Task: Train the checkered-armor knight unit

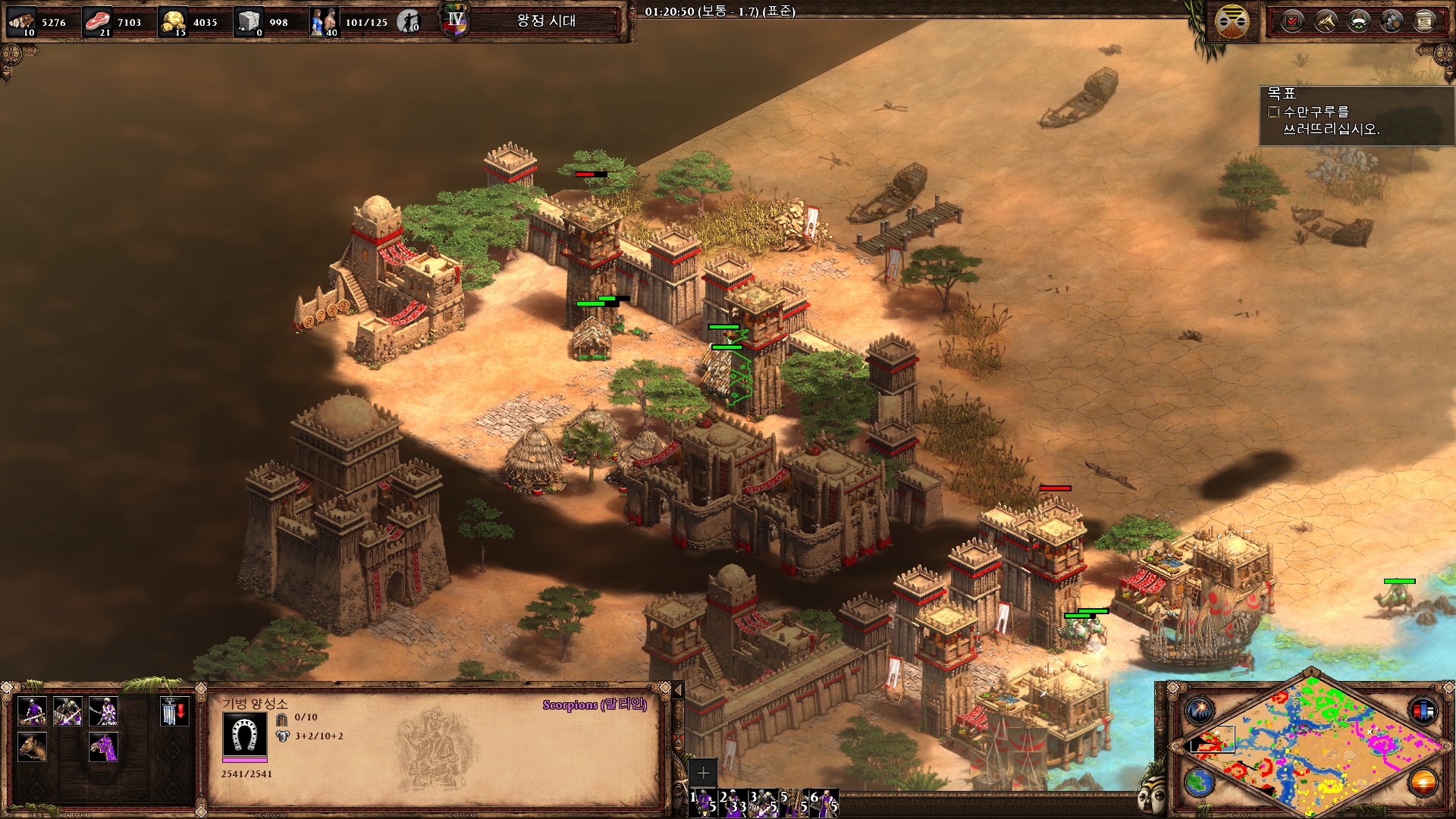Action: [x=67, y=711]
